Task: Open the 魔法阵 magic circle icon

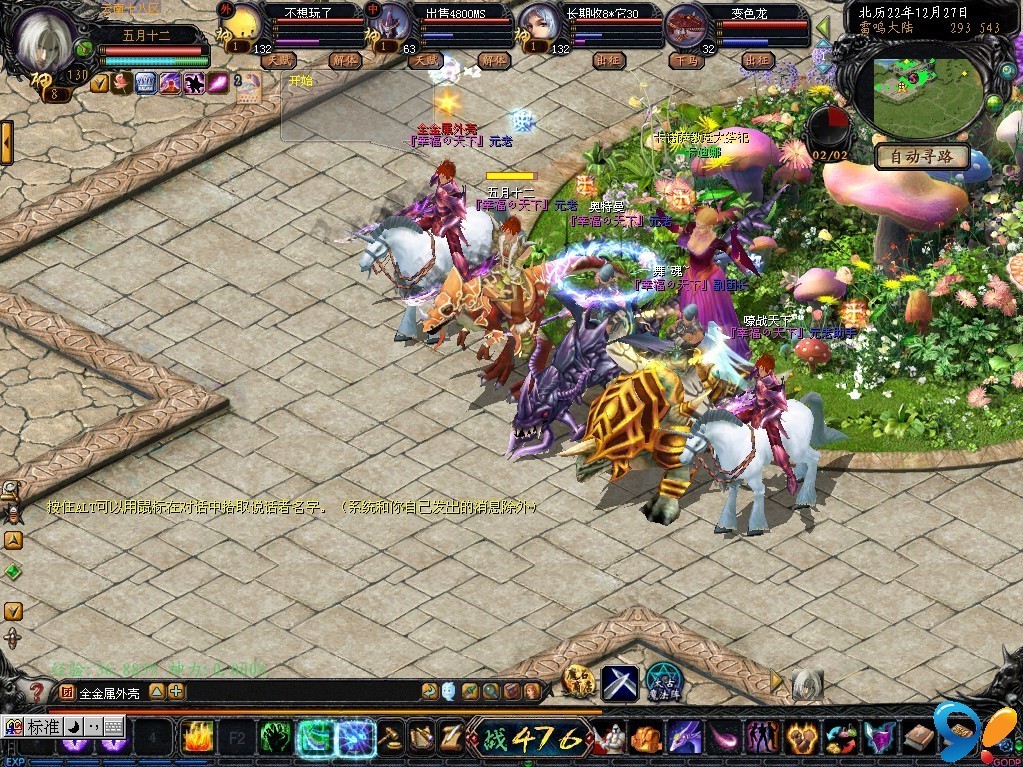Action: pos(662,681)
